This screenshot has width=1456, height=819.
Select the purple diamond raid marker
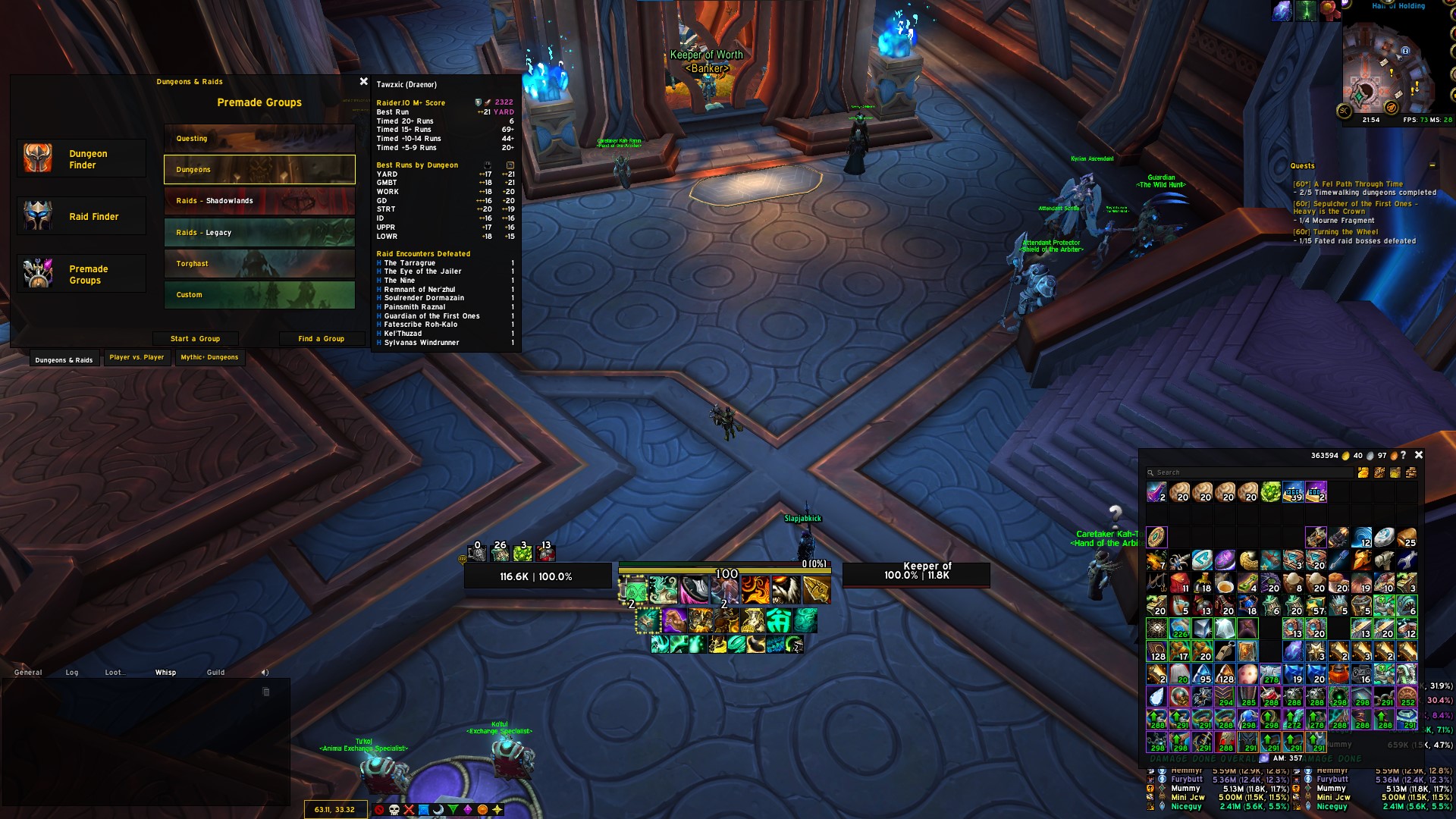(x=468, y=810)
